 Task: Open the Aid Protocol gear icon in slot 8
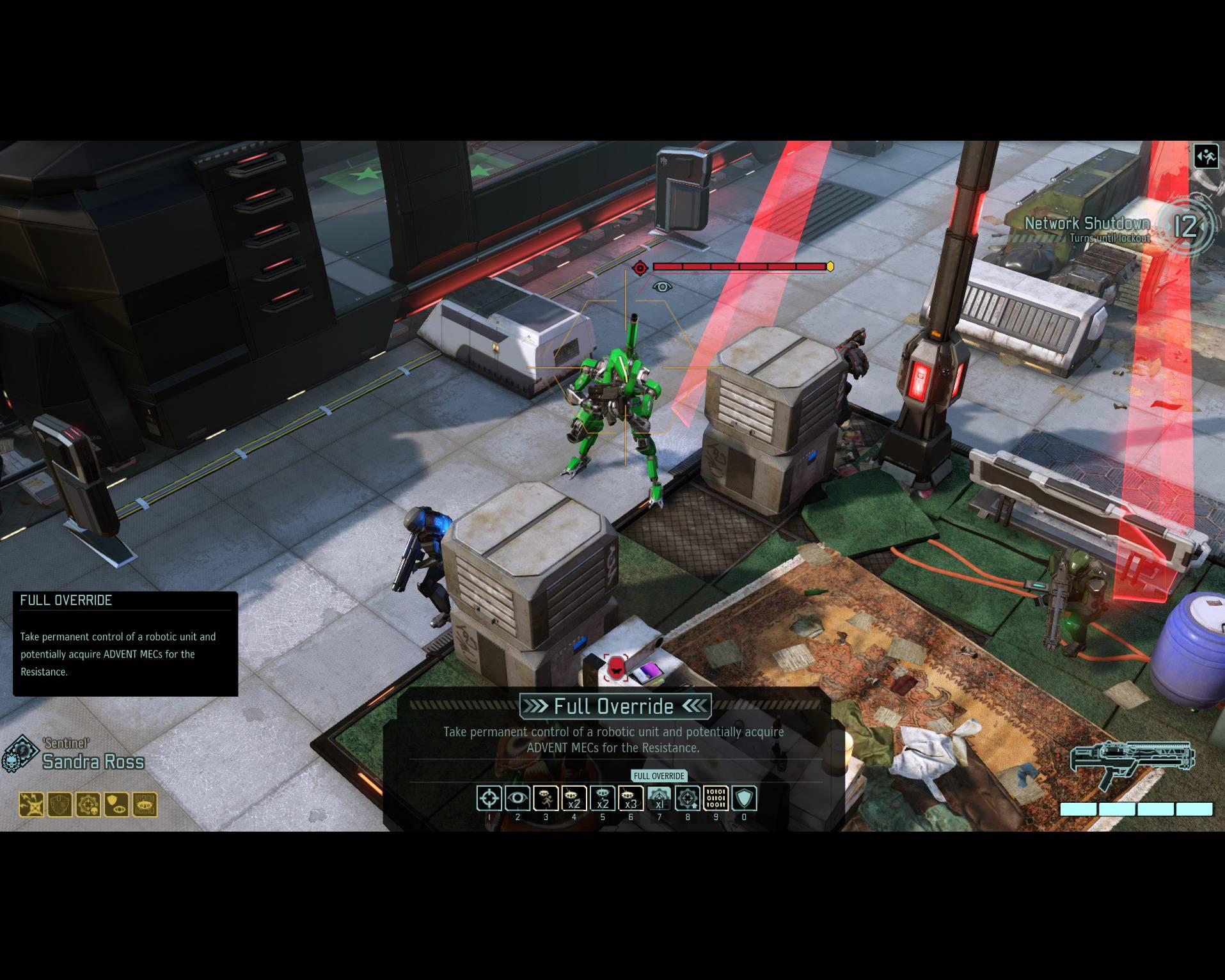click(x=688, y=798)
